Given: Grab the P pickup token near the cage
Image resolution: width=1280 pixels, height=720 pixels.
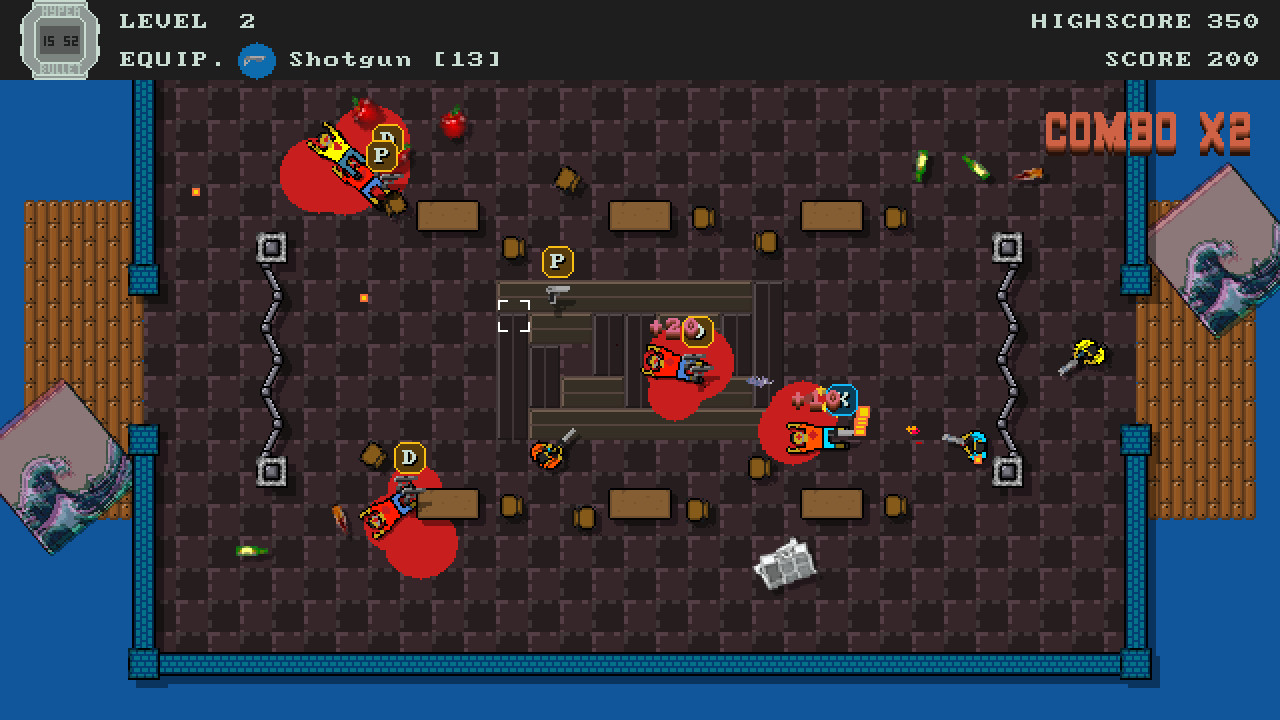Looking at the screenshot, I should 557,261.
